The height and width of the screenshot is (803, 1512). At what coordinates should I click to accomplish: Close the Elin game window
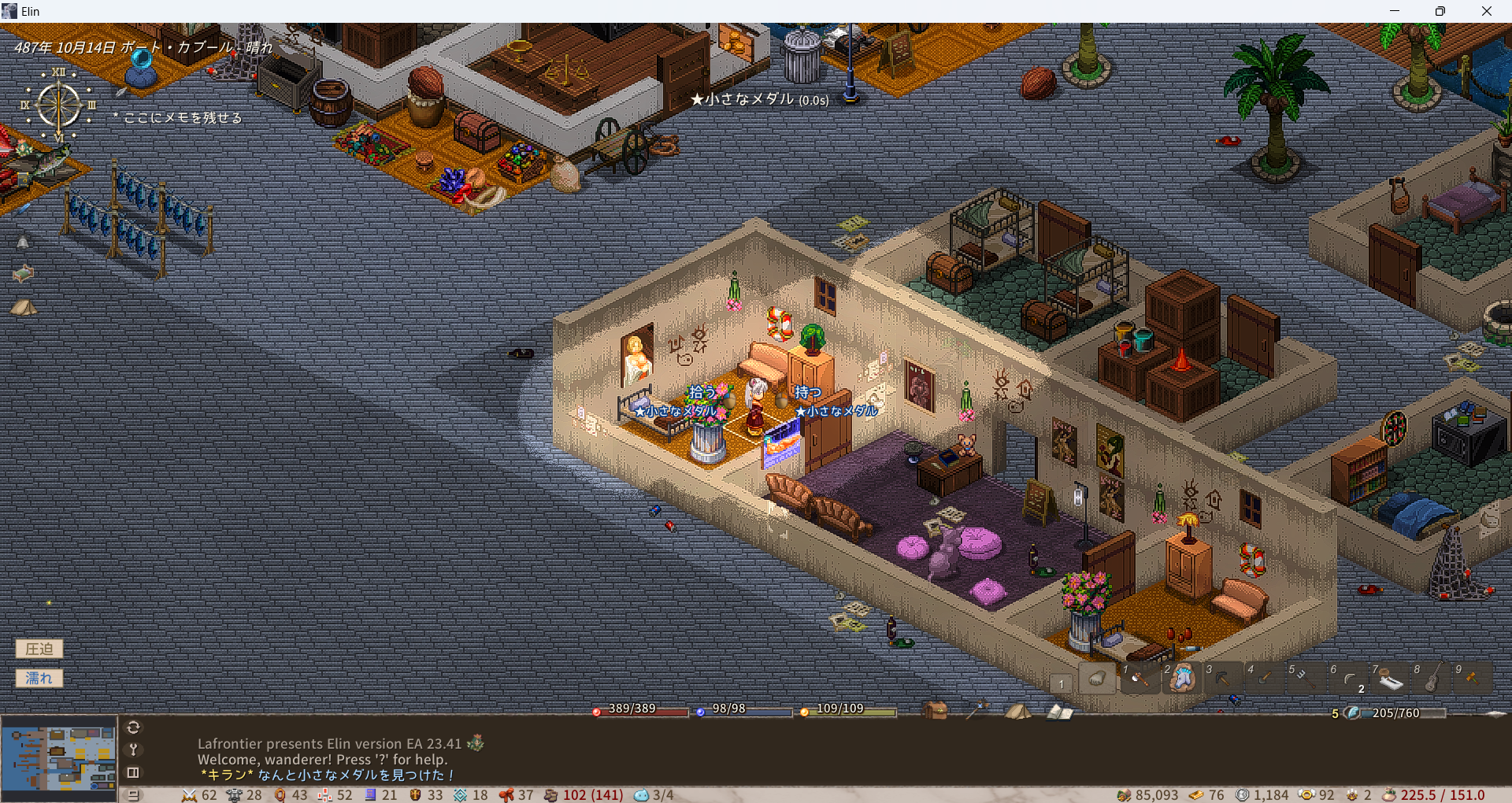click(x=1487, y=11)
